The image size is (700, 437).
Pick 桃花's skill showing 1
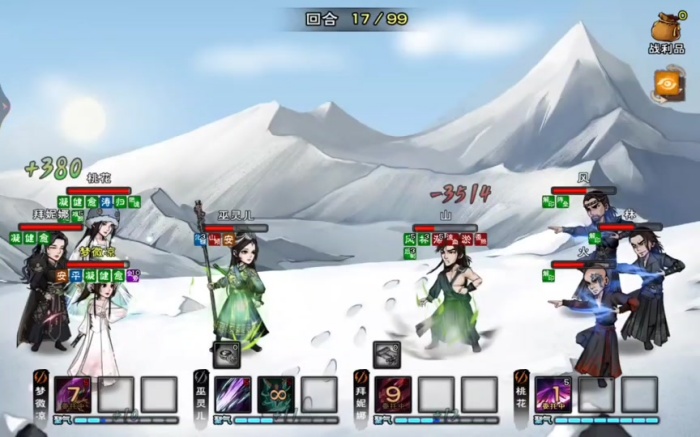pos(554,394)
